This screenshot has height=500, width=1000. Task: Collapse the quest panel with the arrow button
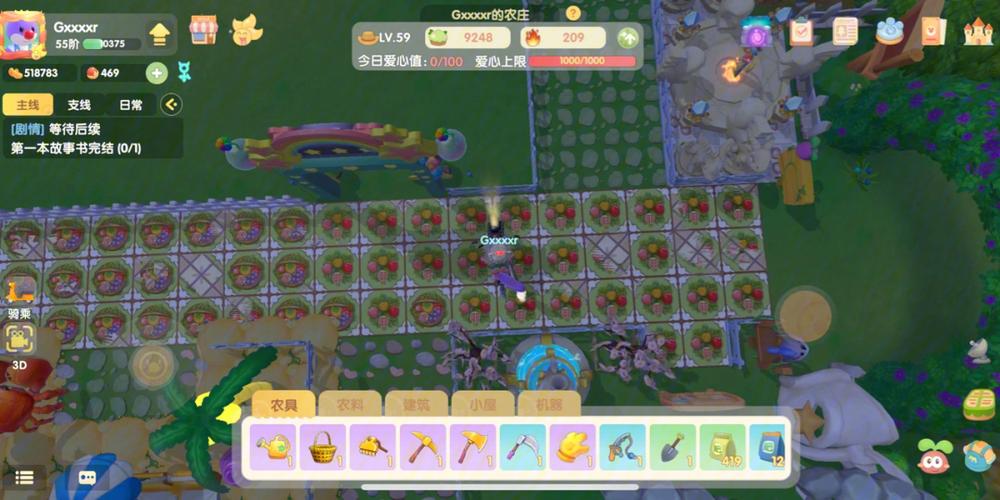point(171,104)
